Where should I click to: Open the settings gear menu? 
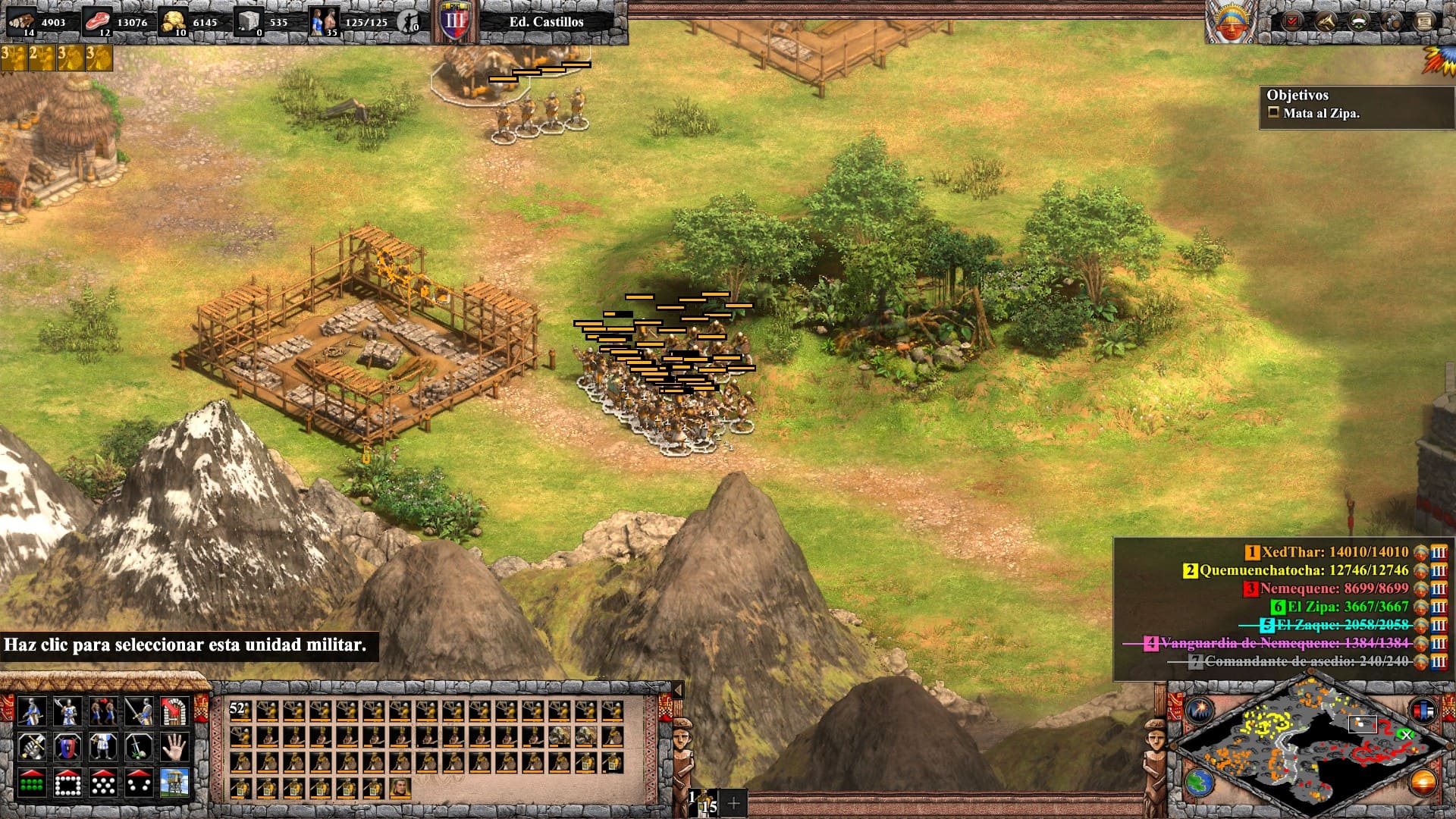tap(1392, 21)
